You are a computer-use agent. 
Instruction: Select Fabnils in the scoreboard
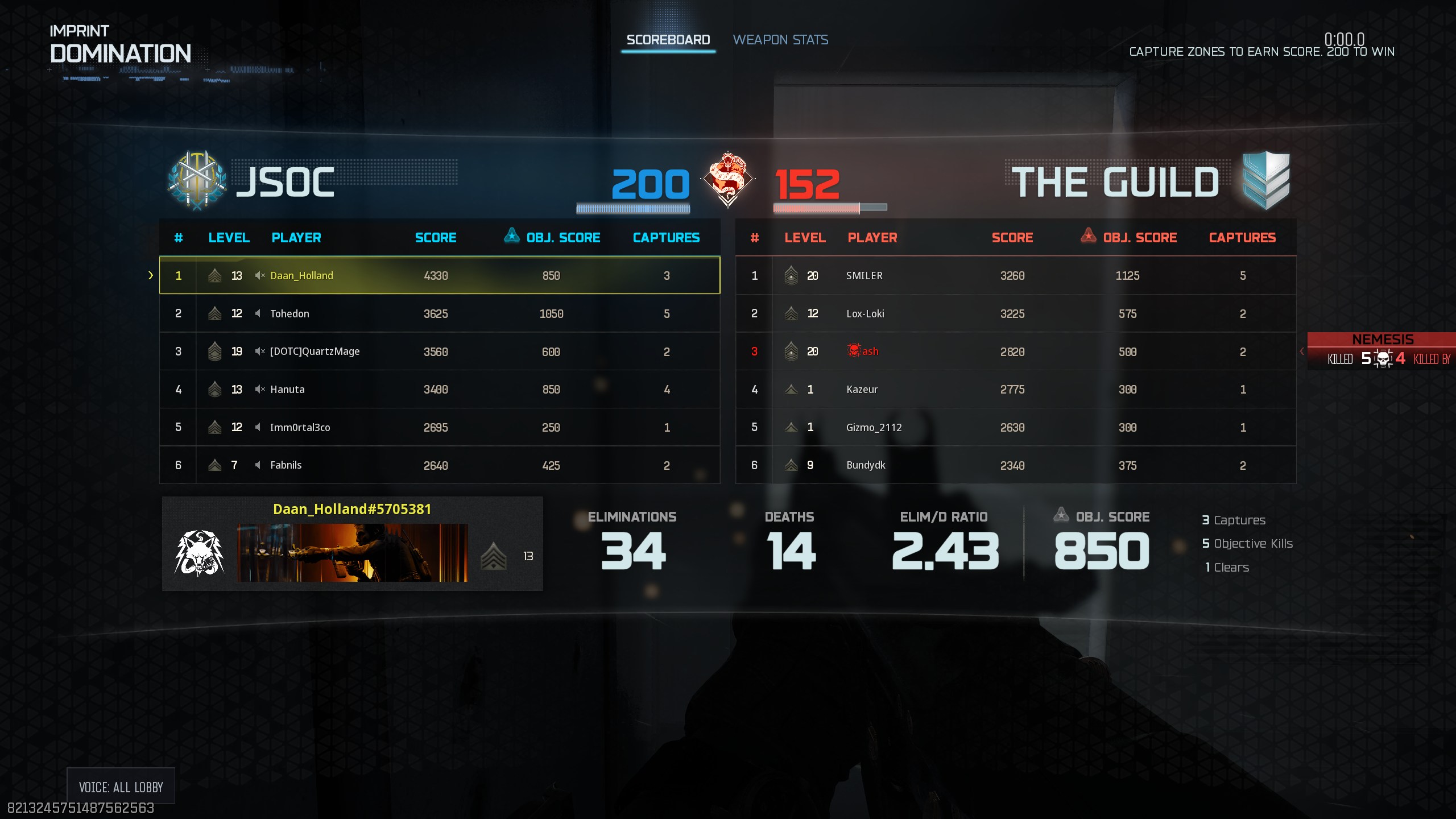point(439,465)
